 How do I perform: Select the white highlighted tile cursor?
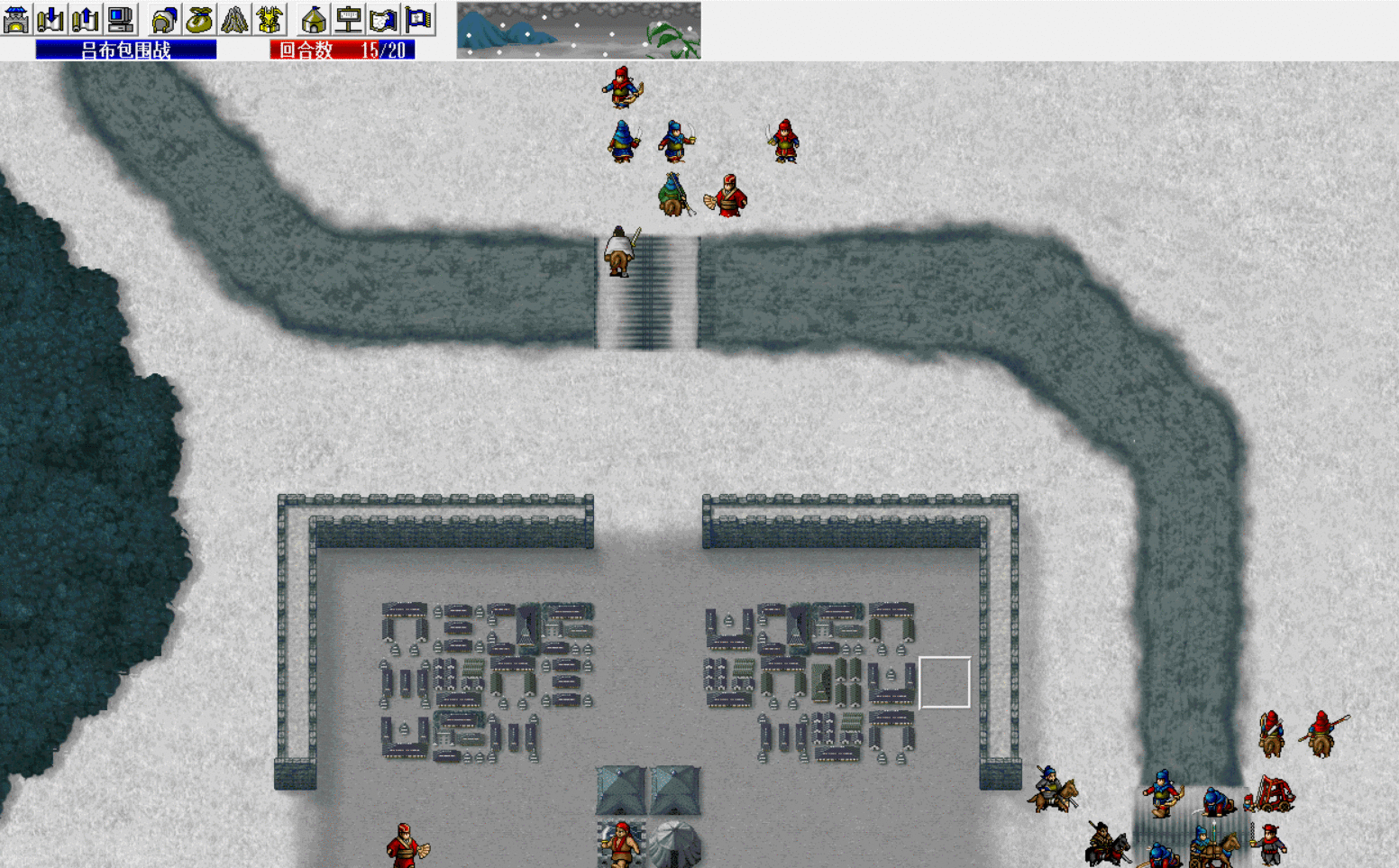coord(946,681)
